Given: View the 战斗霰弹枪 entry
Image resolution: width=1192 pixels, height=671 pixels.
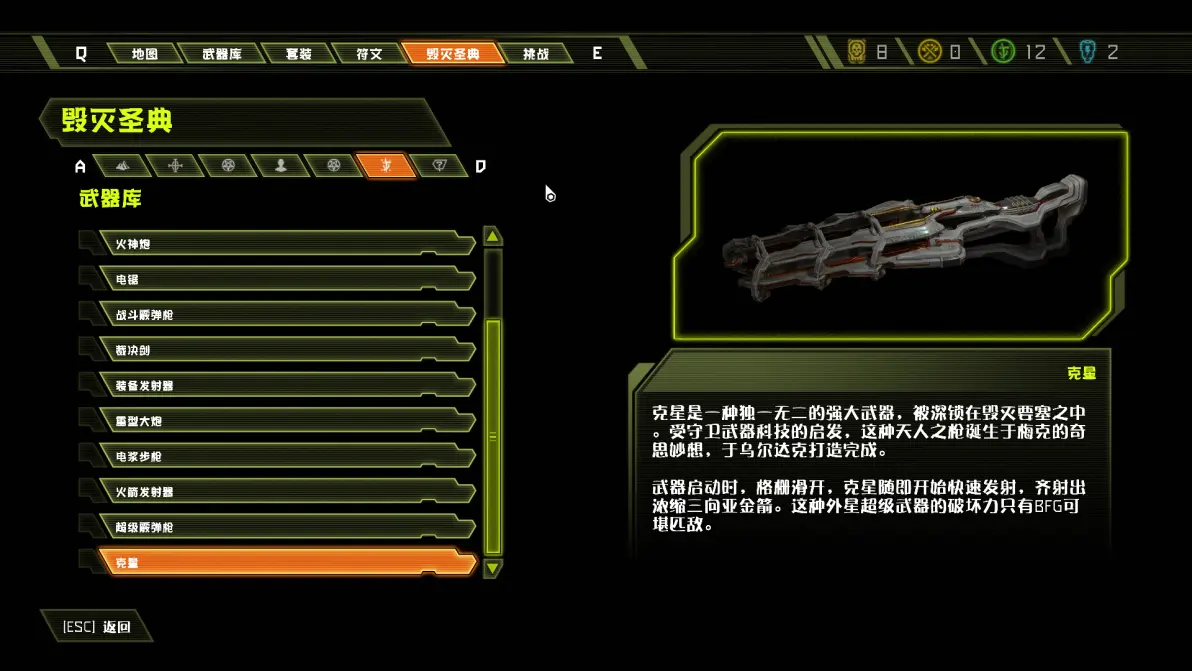Looking at the screenshot, I should point(285,315).
